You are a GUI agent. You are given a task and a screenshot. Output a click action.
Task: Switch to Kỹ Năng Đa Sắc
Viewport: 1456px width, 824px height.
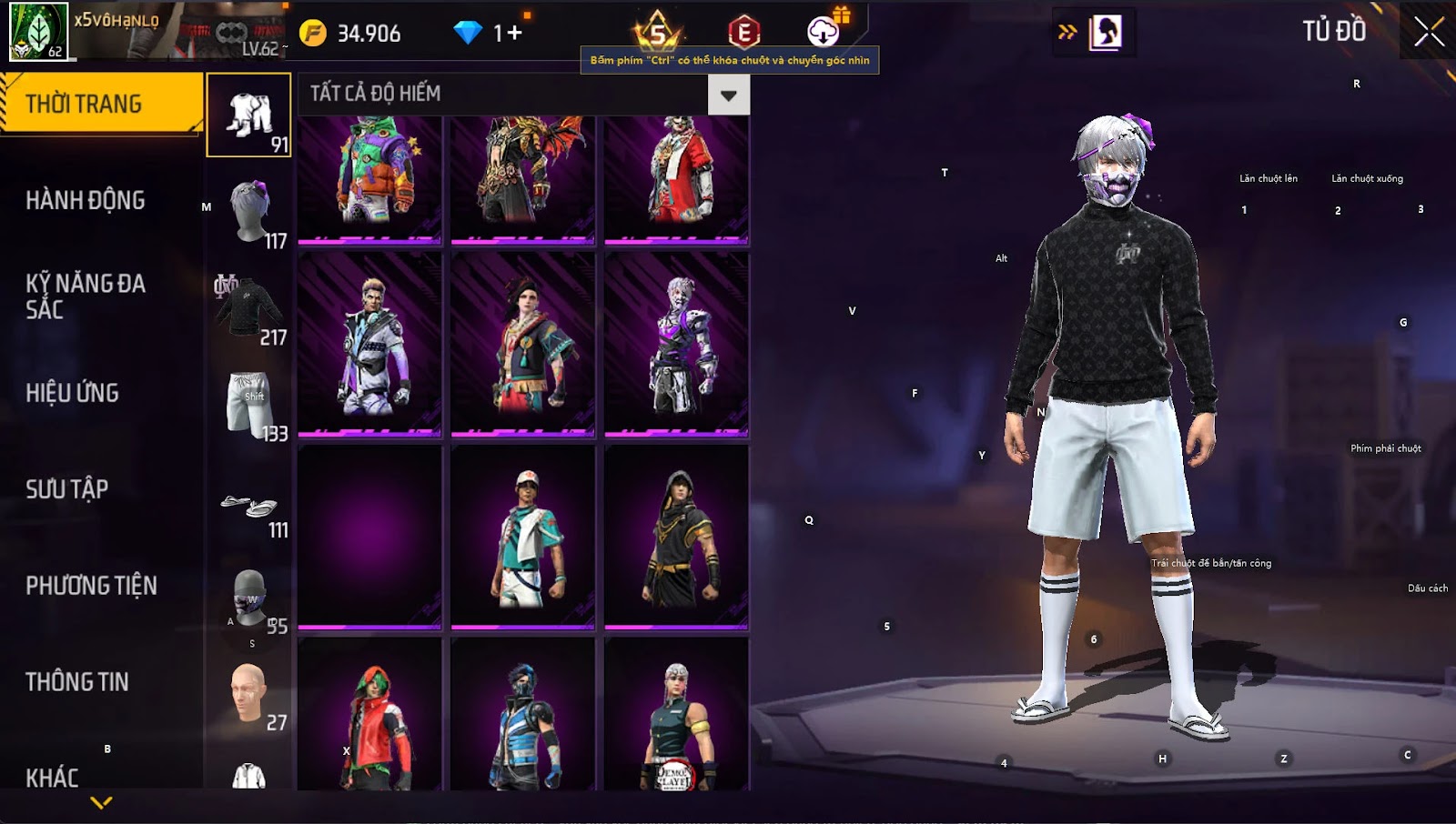(86, 296)
